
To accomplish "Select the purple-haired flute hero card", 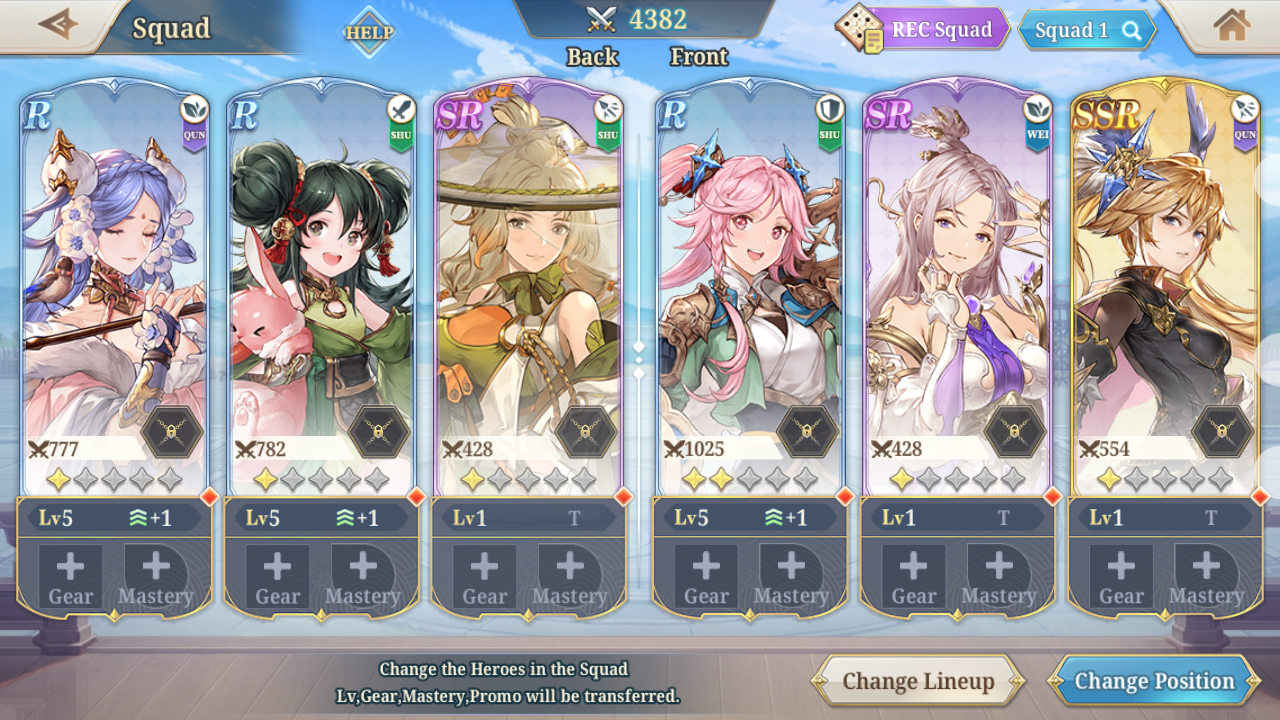I will pos(114,280).
